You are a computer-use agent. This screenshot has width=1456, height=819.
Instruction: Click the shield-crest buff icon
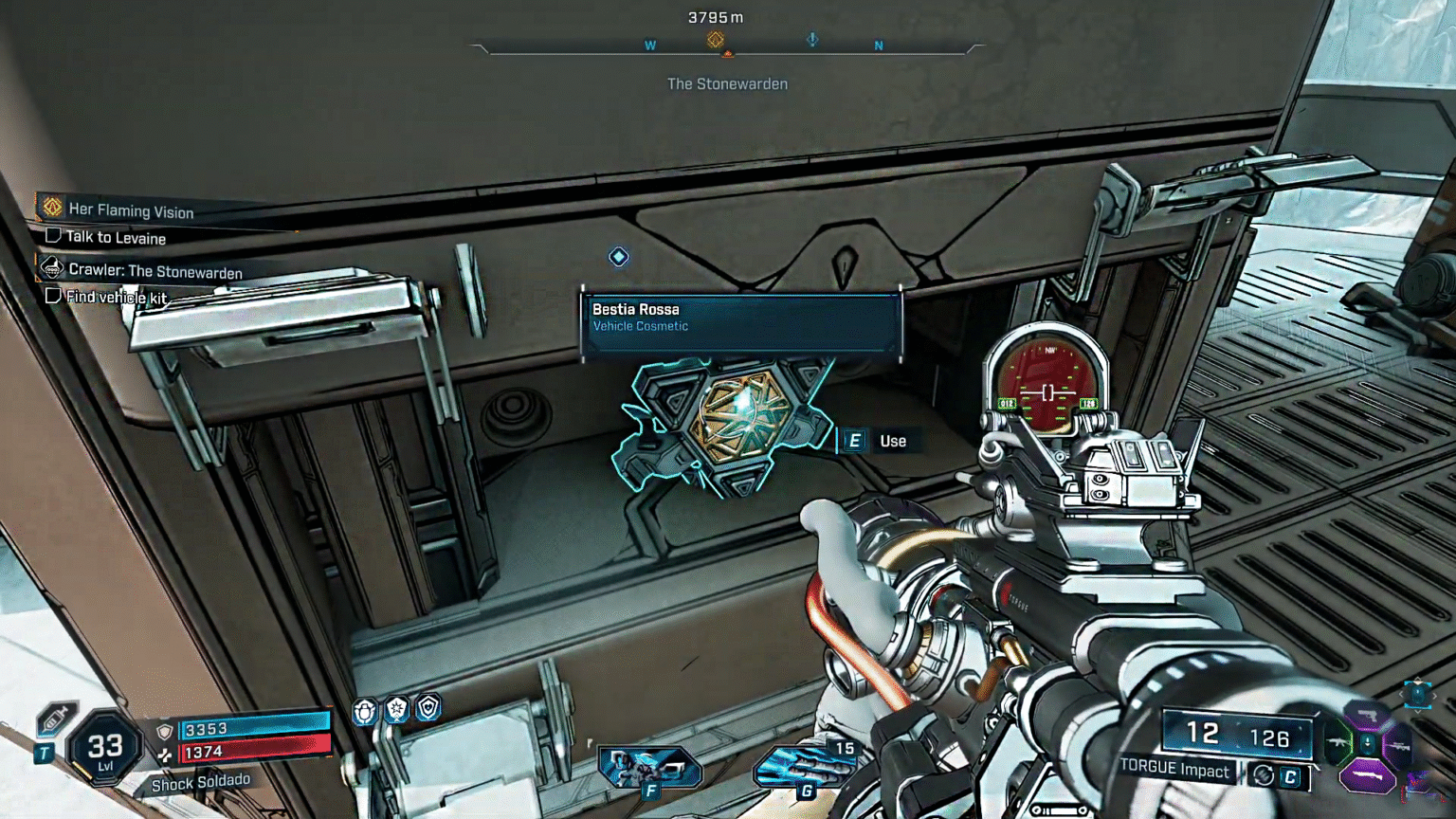[428, 709]
